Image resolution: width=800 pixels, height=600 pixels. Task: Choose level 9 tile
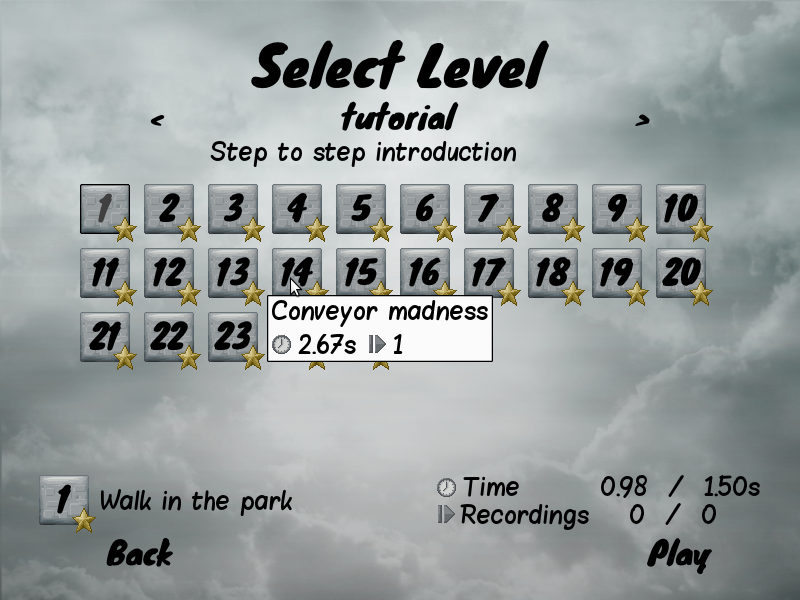pos(616,209)
